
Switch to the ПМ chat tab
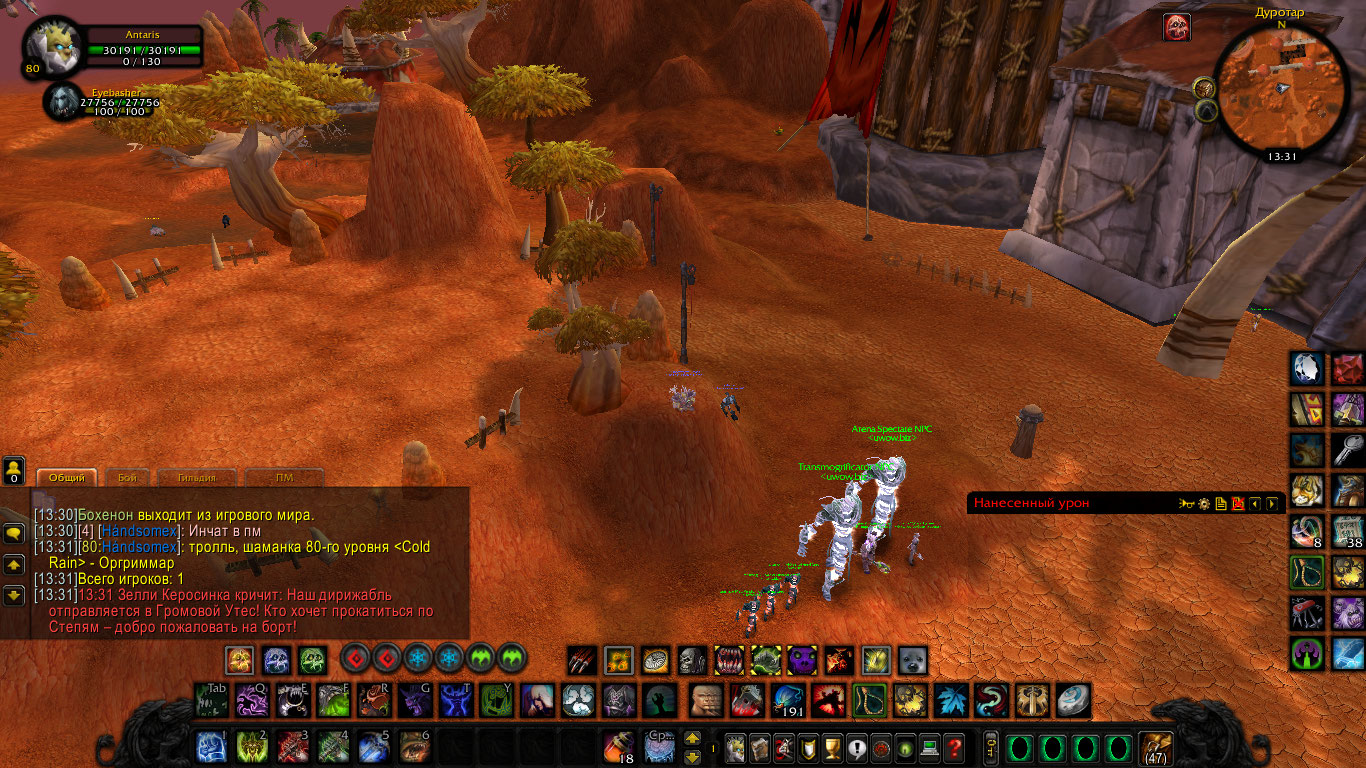(x=284, y=478)
